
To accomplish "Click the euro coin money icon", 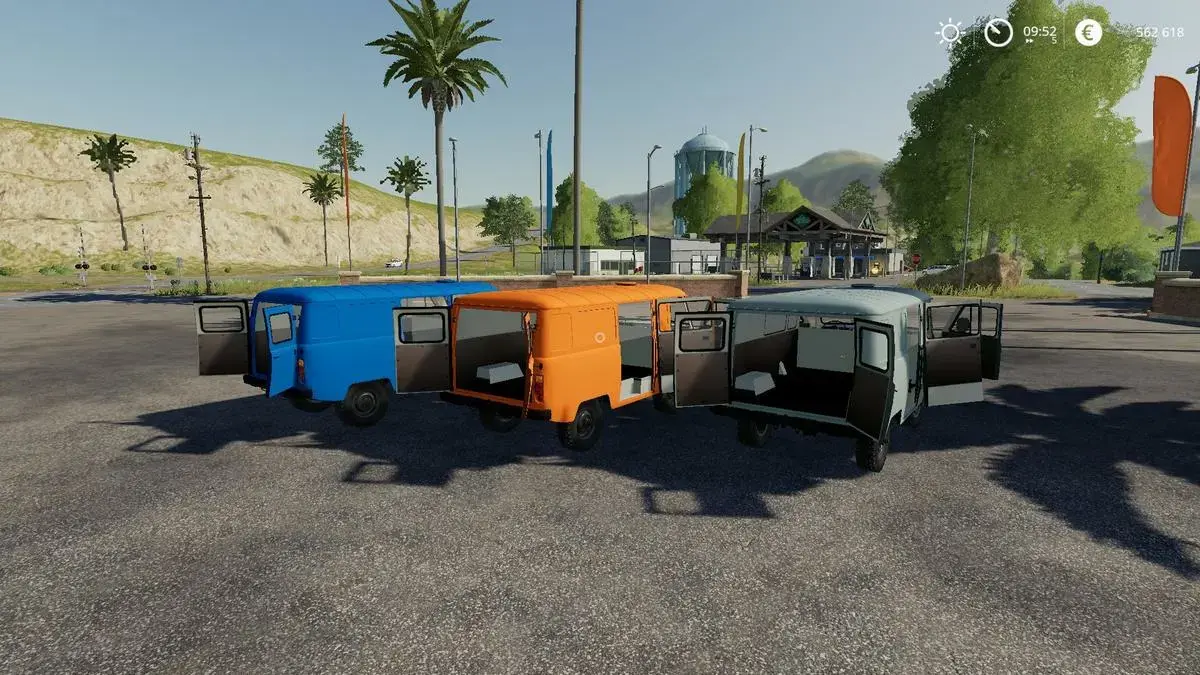I will click(1088, 32).
